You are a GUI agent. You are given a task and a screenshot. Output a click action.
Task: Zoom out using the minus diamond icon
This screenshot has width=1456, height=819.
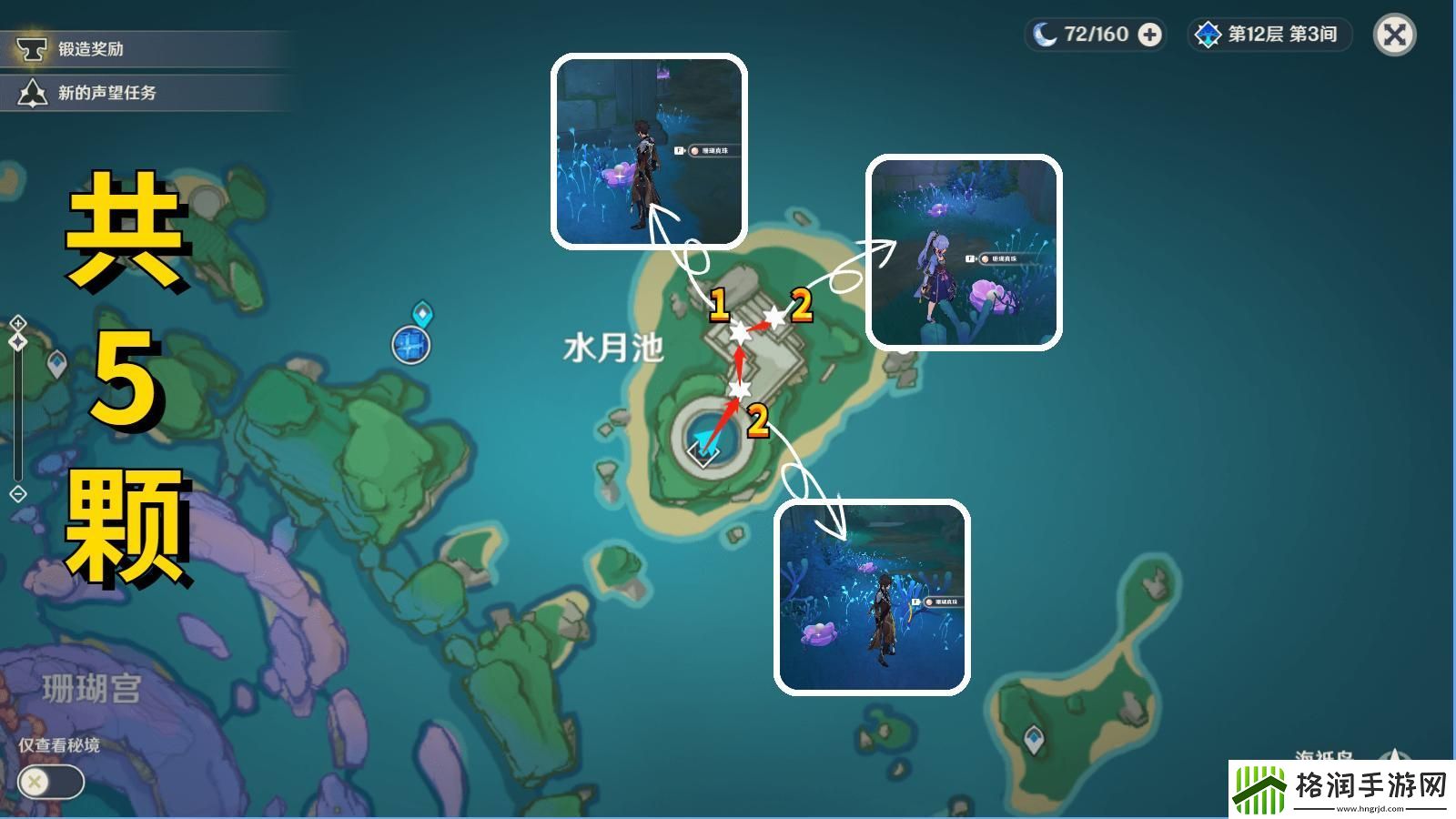(x=16, y=494)
